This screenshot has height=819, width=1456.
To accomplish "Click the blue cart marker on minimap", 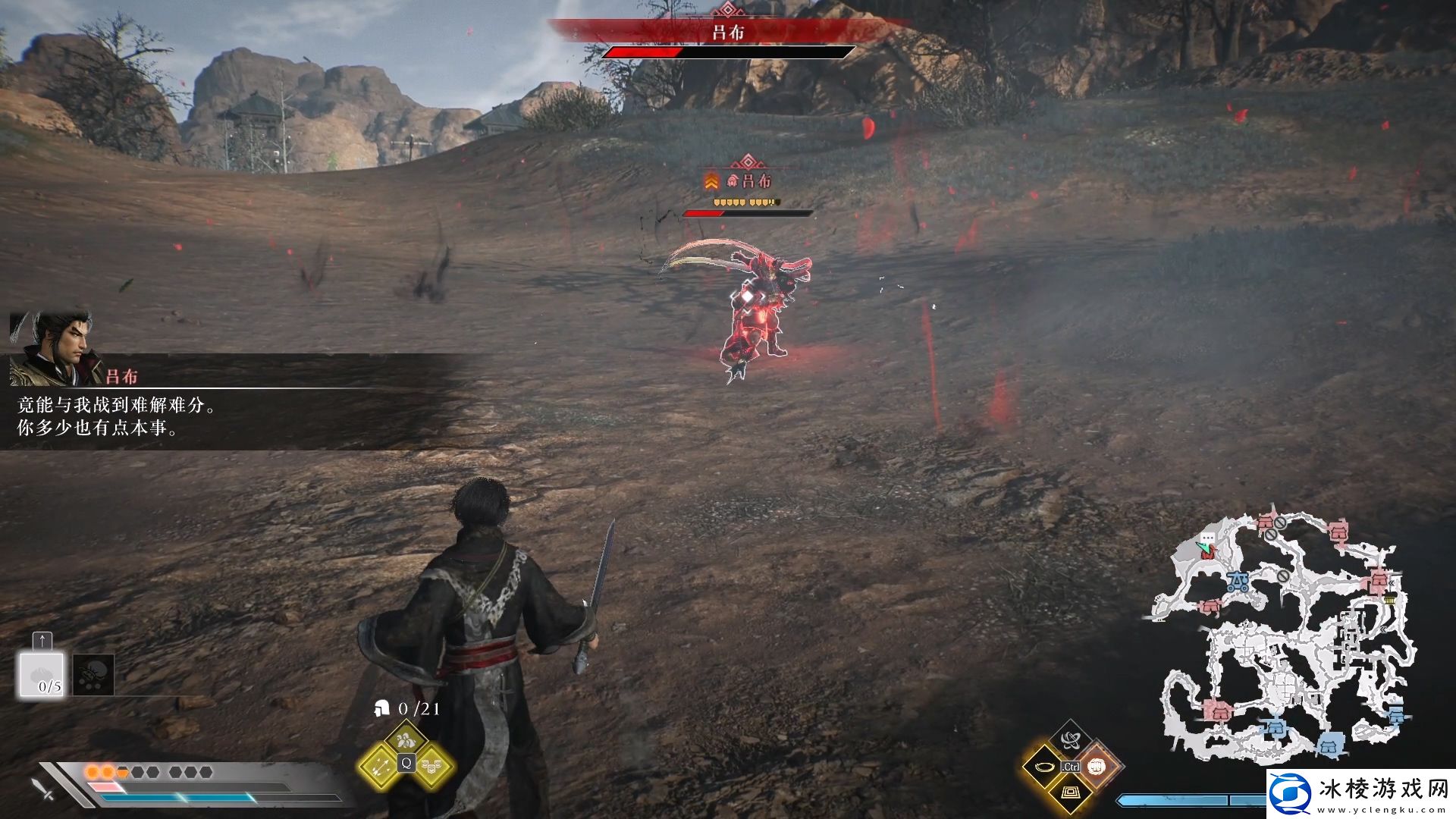I will click(1238, 582).
